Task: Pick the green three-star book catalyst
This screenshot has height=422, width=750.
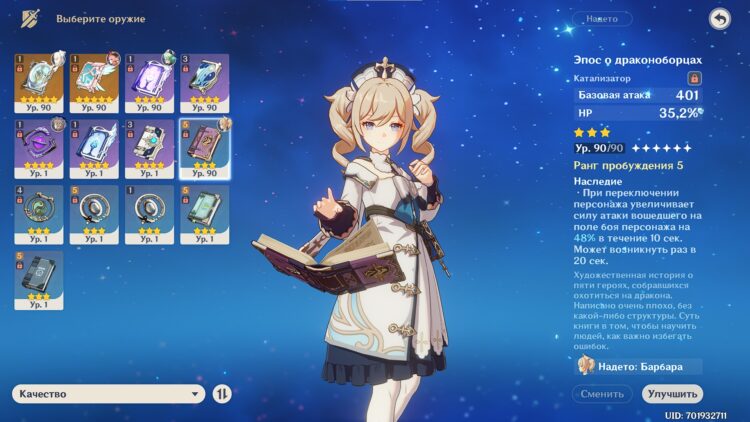Action: pyautogui.click(x=202, y=210)
